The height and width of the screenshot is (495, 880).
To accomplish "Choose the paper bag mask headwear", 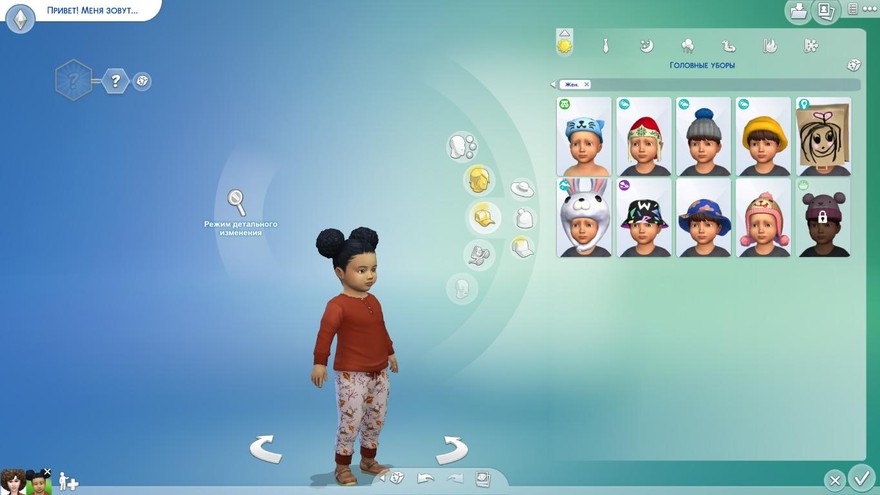I will coord(823,136).
